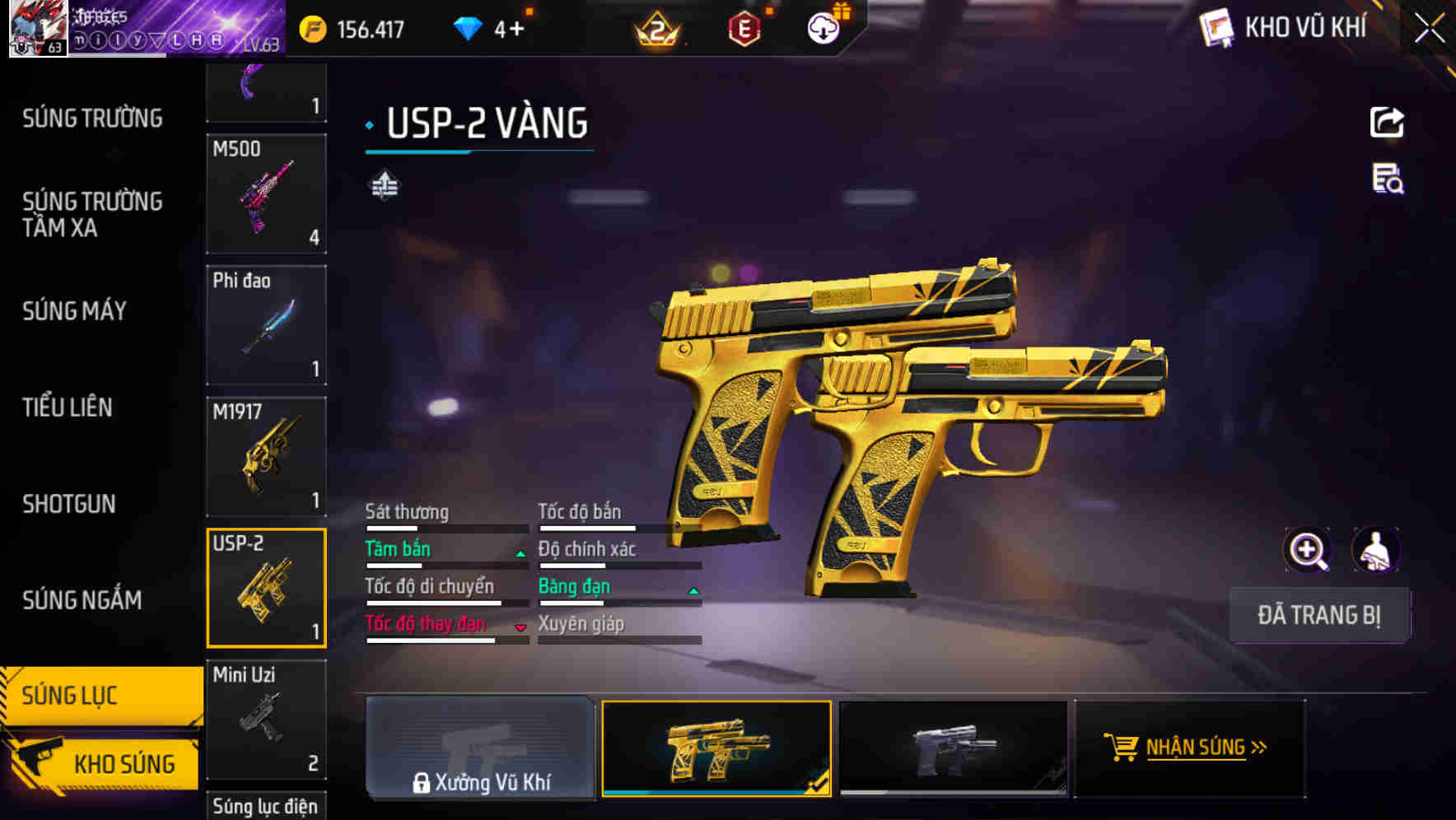This screenshot has height=820, width=1456.
Task: Click the emblem icon under the weapon name
Action: click(384, 184)
